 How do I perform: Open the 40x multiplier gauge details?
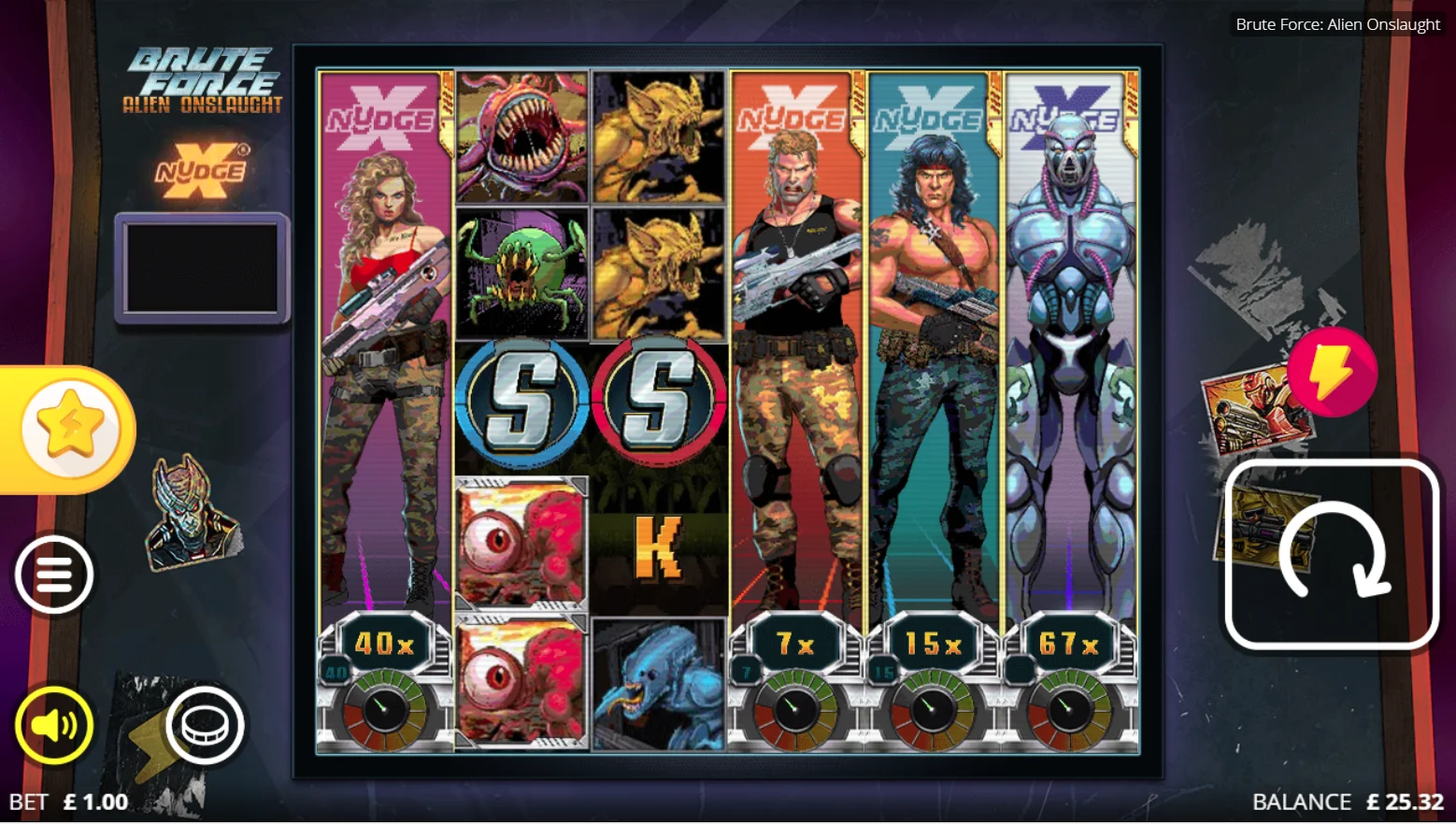386,643
